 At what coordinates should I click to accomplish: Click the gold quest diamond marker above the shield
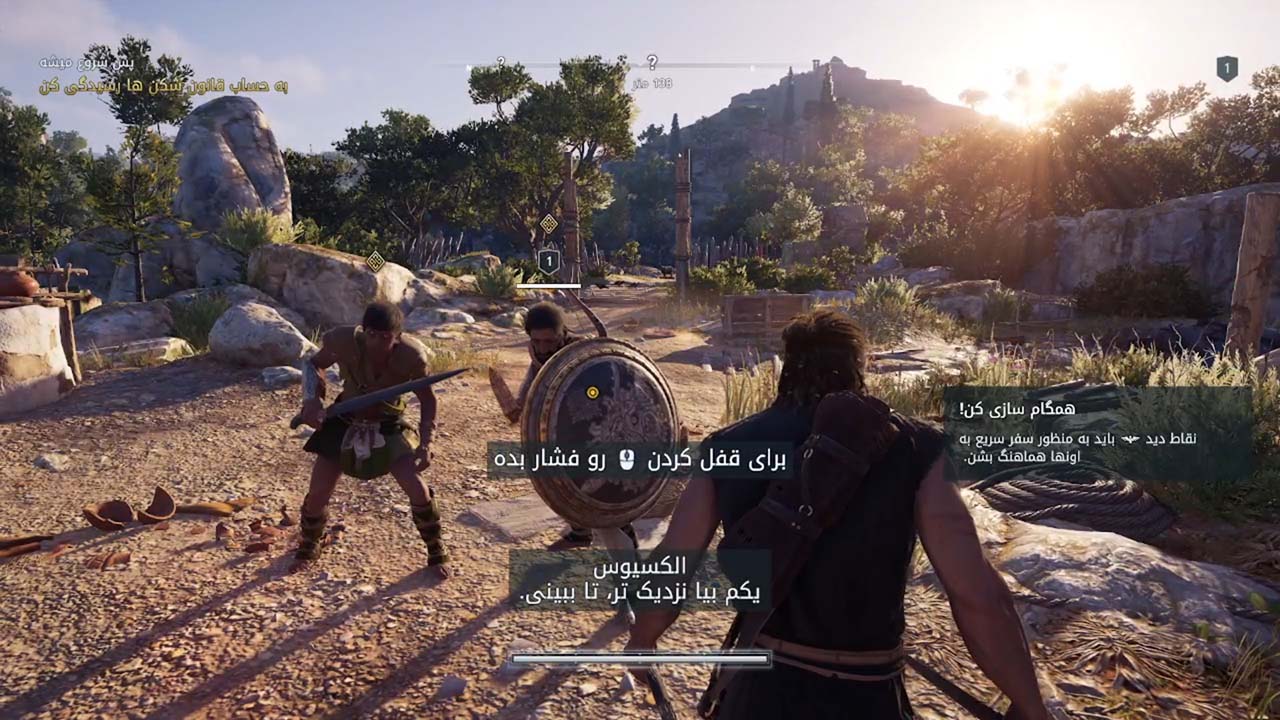coord(548,223)
